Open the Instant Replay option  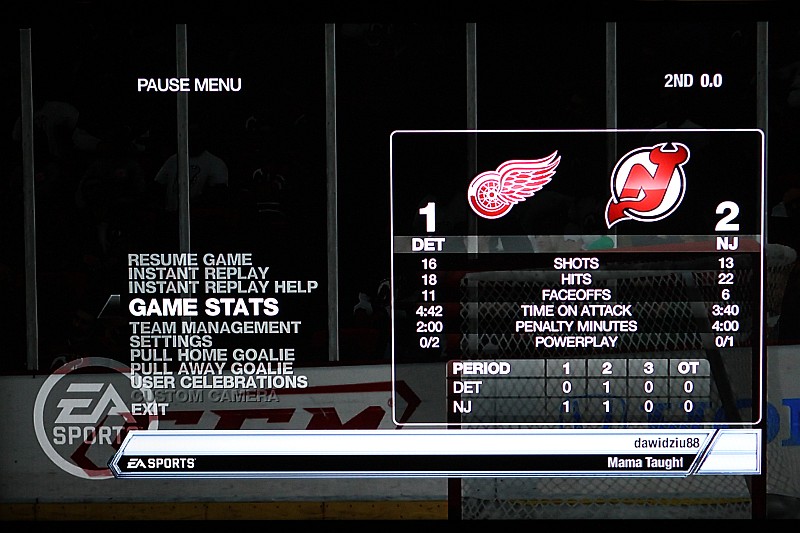tap(198, 273)
